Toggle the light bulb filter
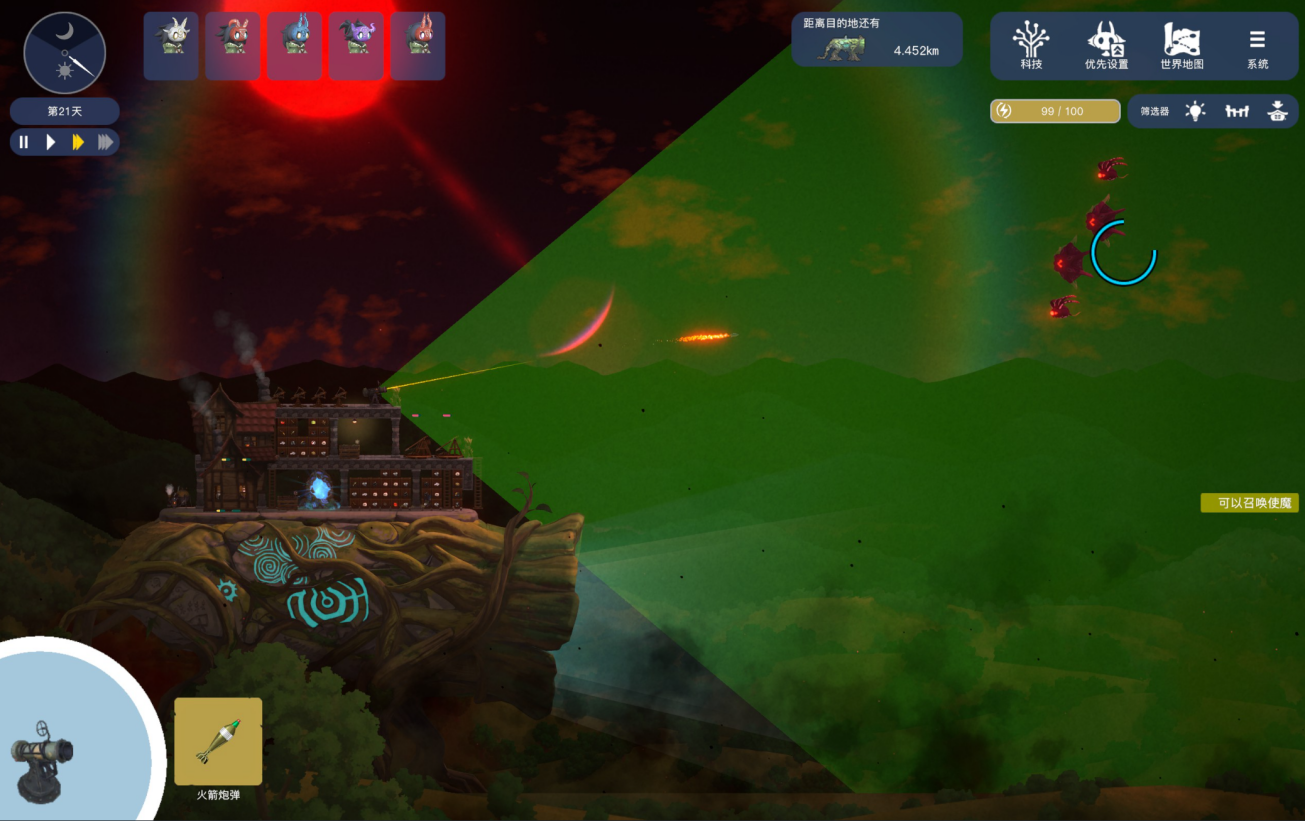Screen dimensions: 1305x821 1195,111
